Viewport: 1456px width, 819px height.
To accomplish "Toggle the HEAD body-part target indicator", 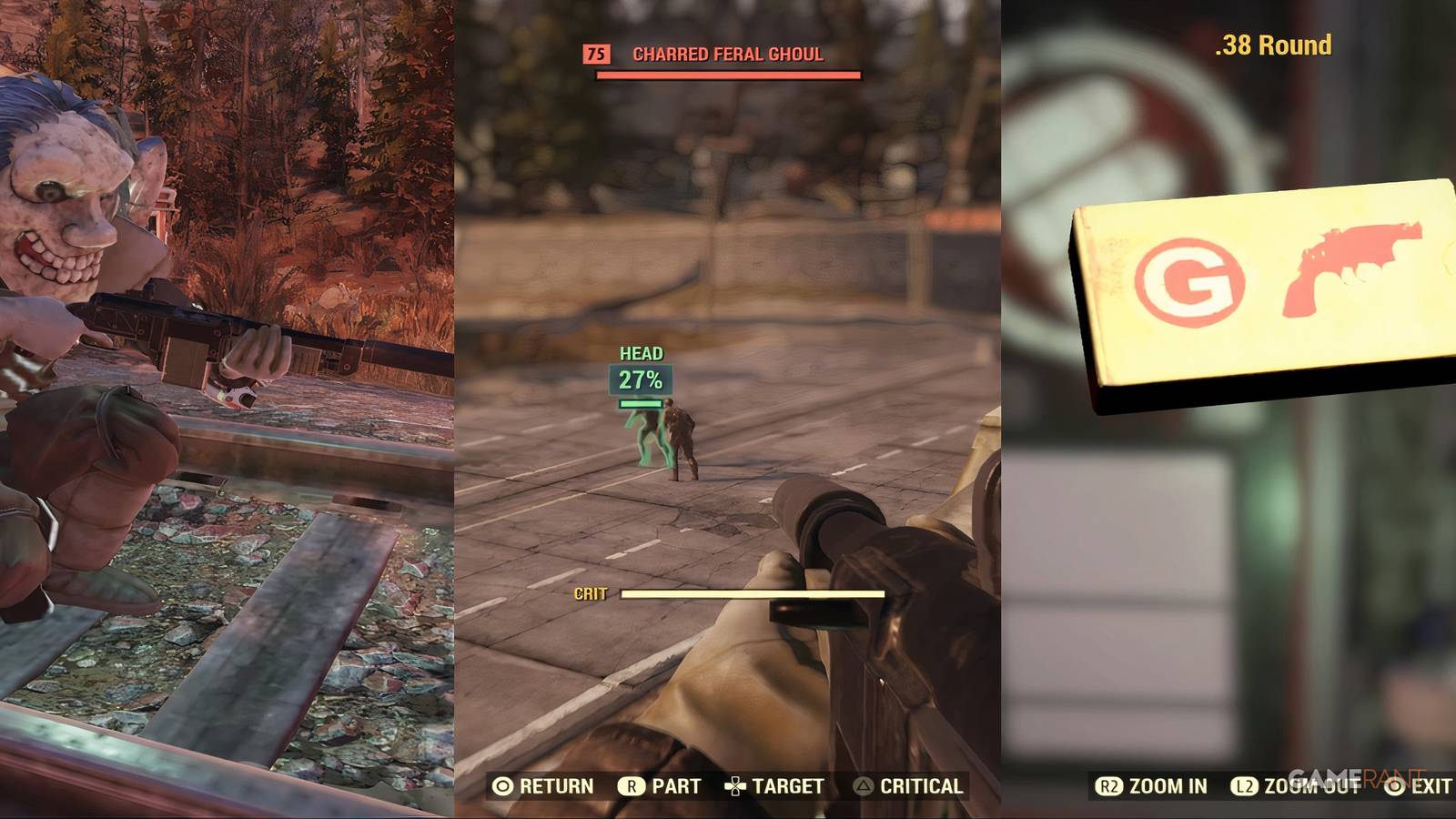I will click(x=640, y=352).
